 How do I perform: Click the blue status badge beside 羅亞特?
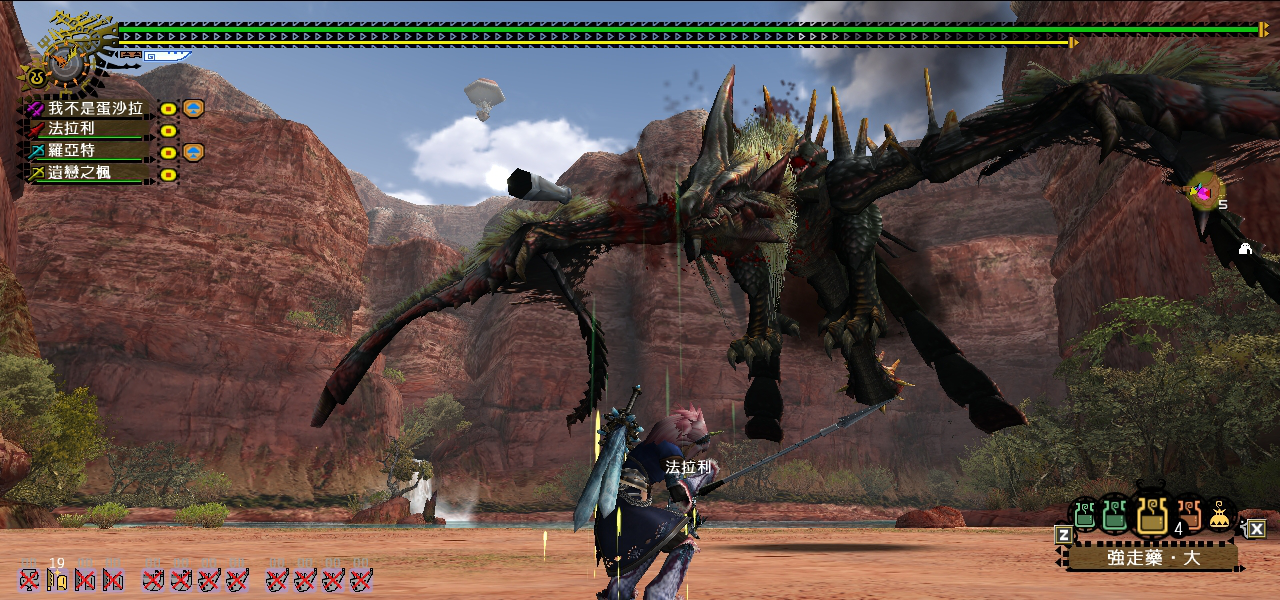coord(194,152)
